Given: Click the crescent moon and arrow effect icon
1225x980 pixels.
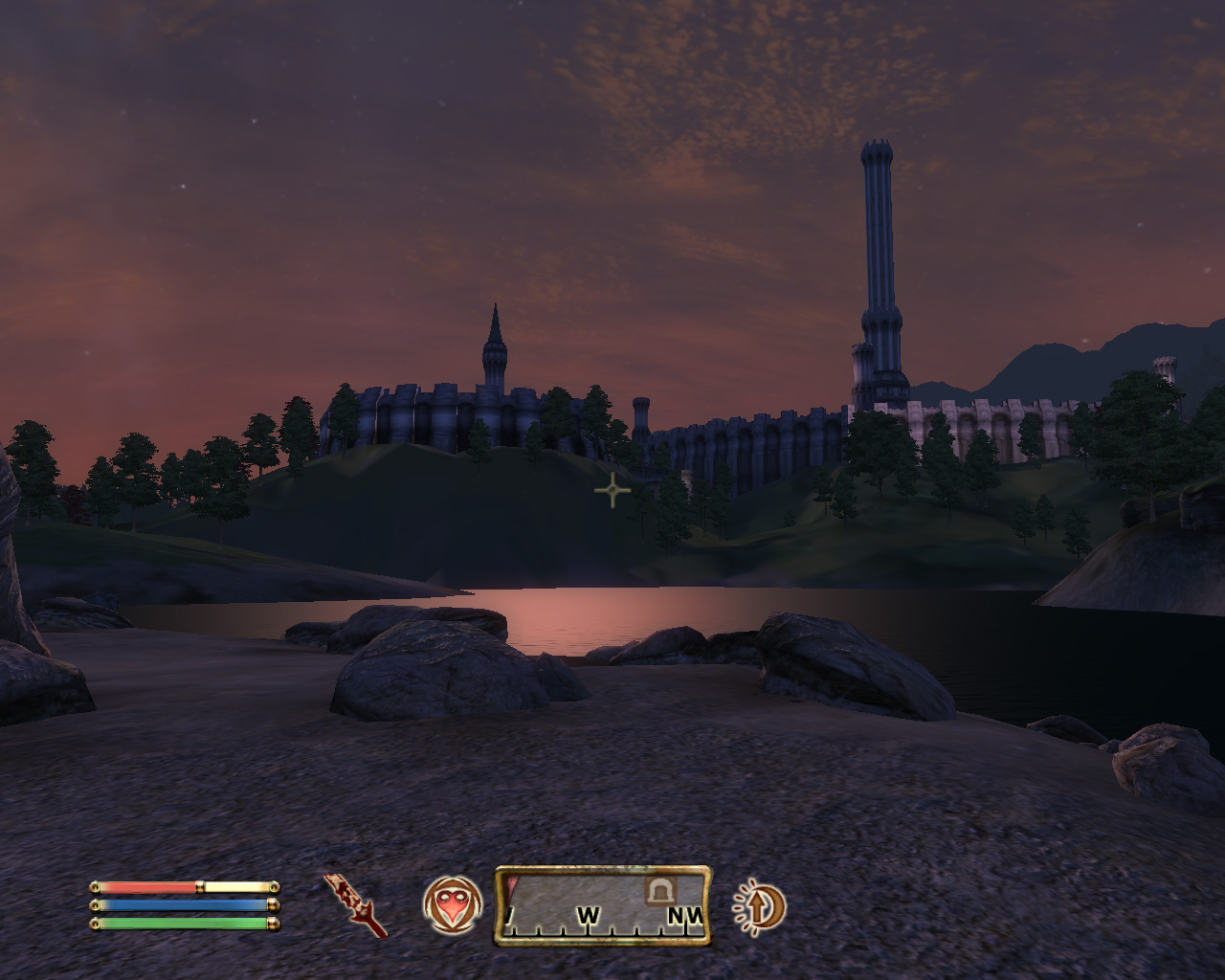Looking at the screenshot, I should [x=759, y=904].
